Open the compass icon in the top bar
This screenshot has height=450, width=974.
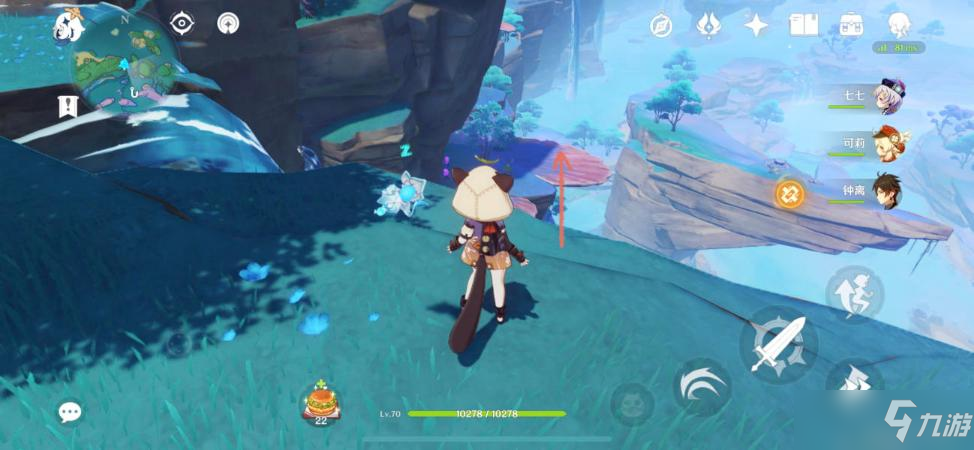click(661, 25)
